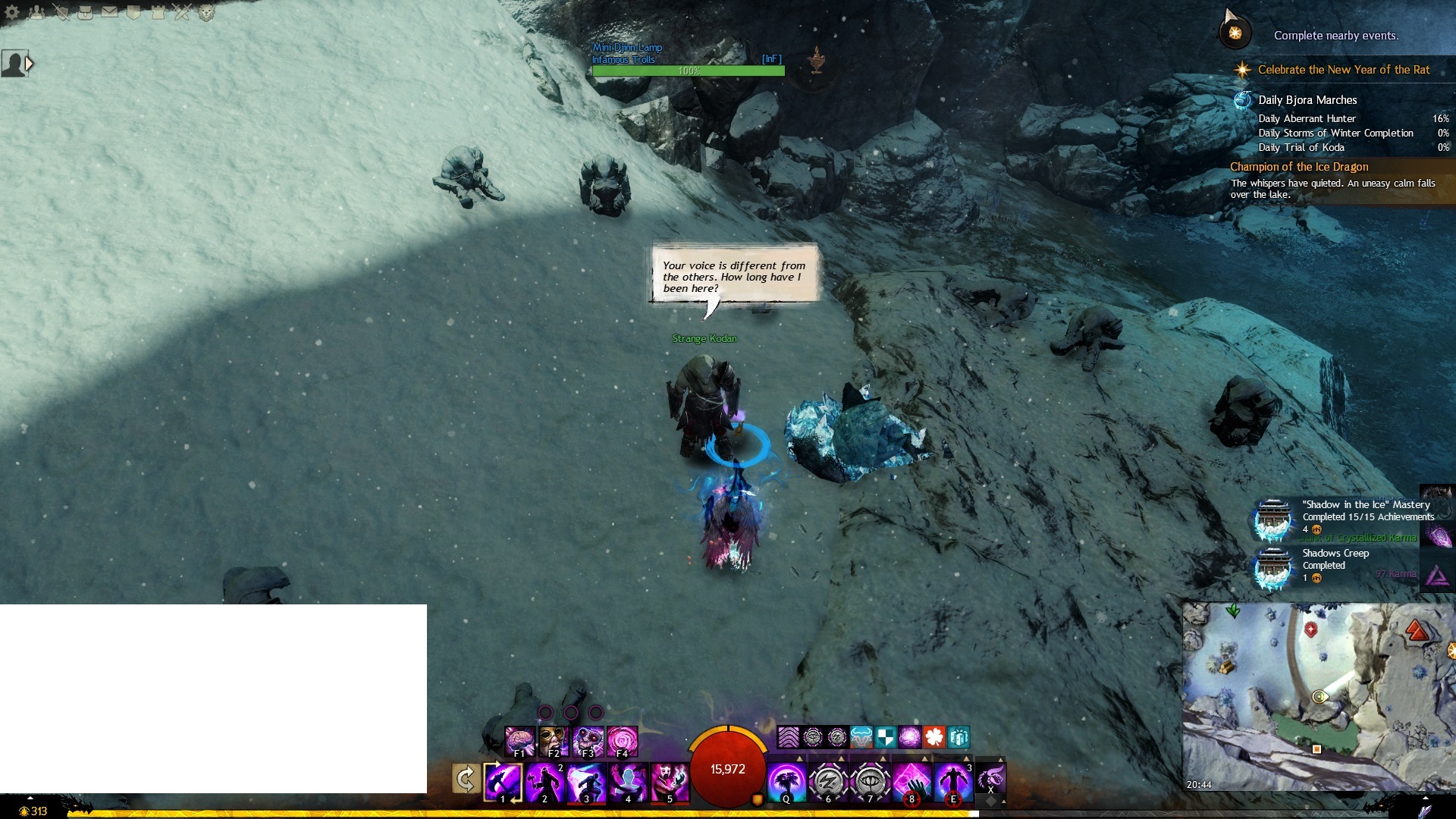
Task: Open the World vs World castle icon
Action: (x=158, y=11)
